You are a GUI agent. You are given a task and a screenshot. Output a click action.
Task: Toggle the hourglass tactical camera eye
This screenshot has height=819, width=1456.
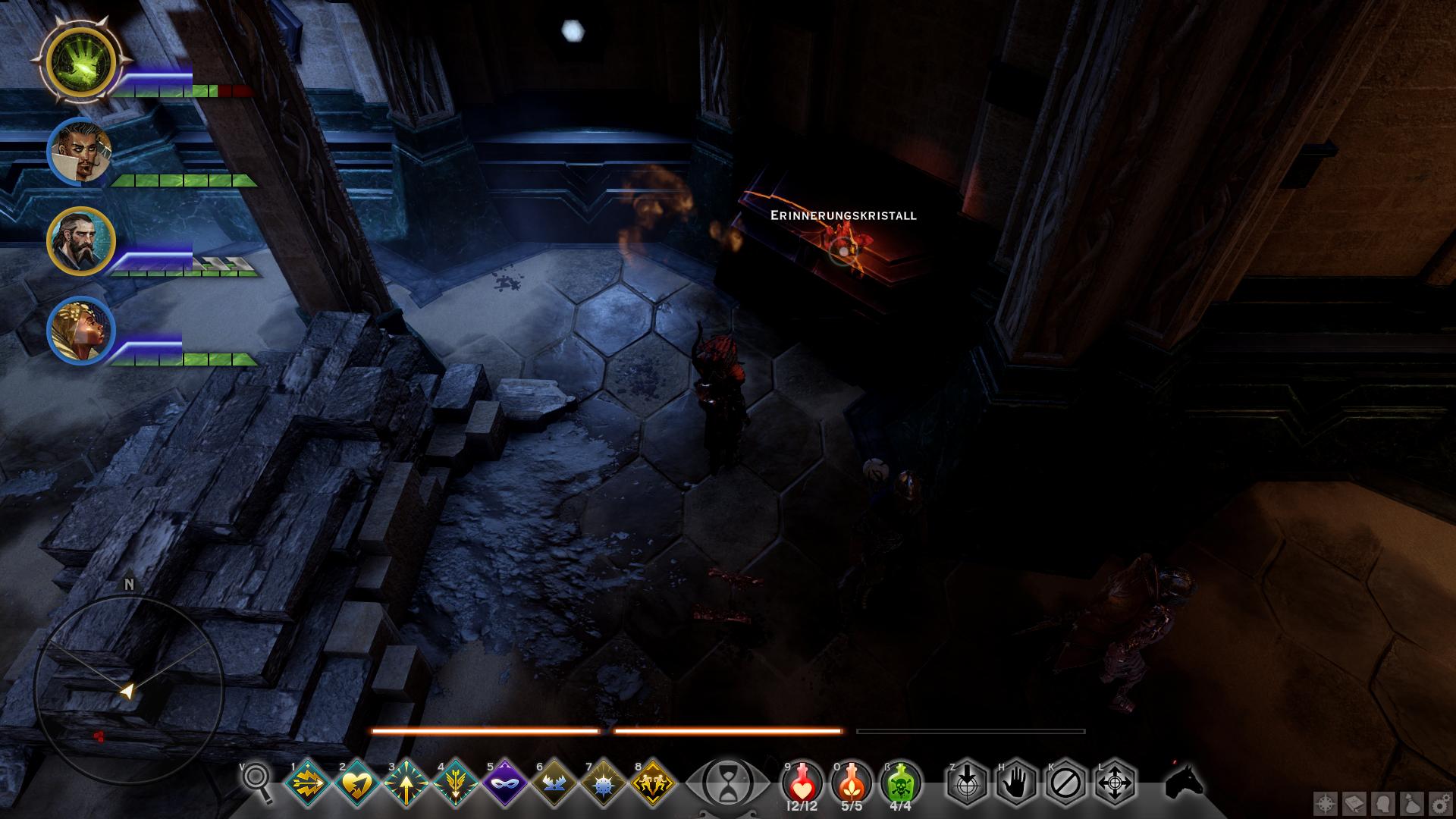727,781
